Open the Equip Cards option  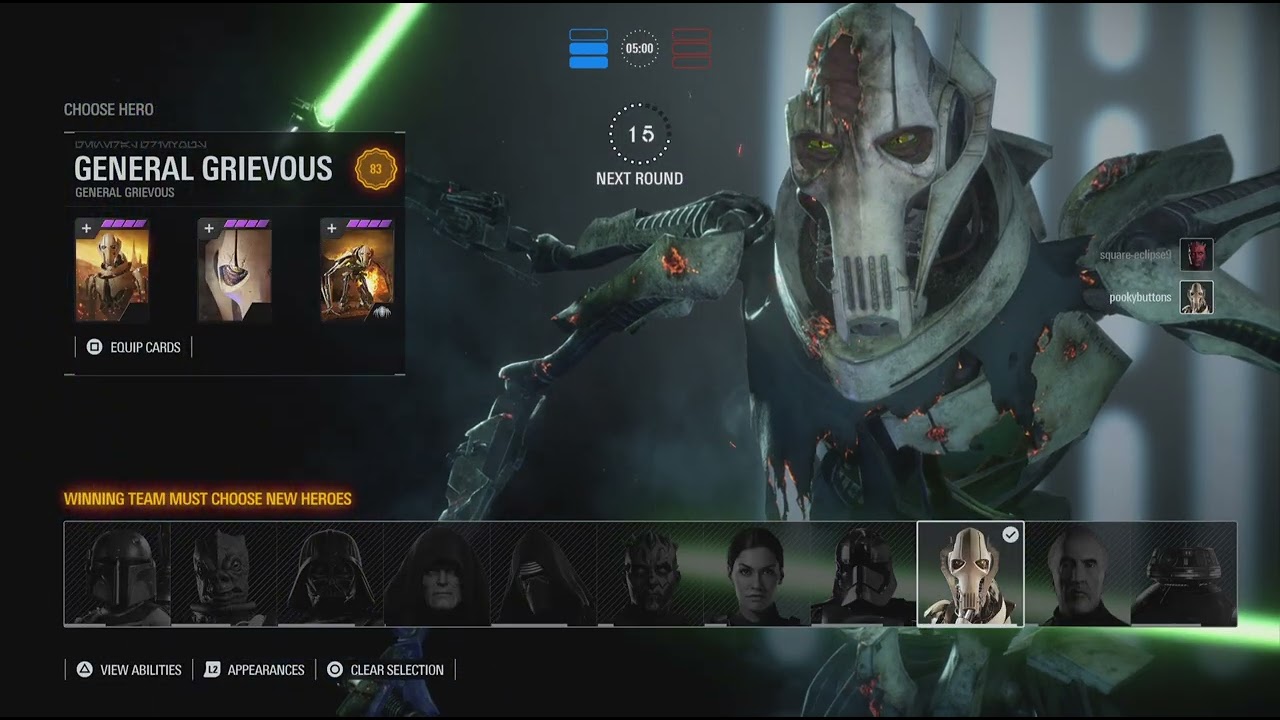134,347
